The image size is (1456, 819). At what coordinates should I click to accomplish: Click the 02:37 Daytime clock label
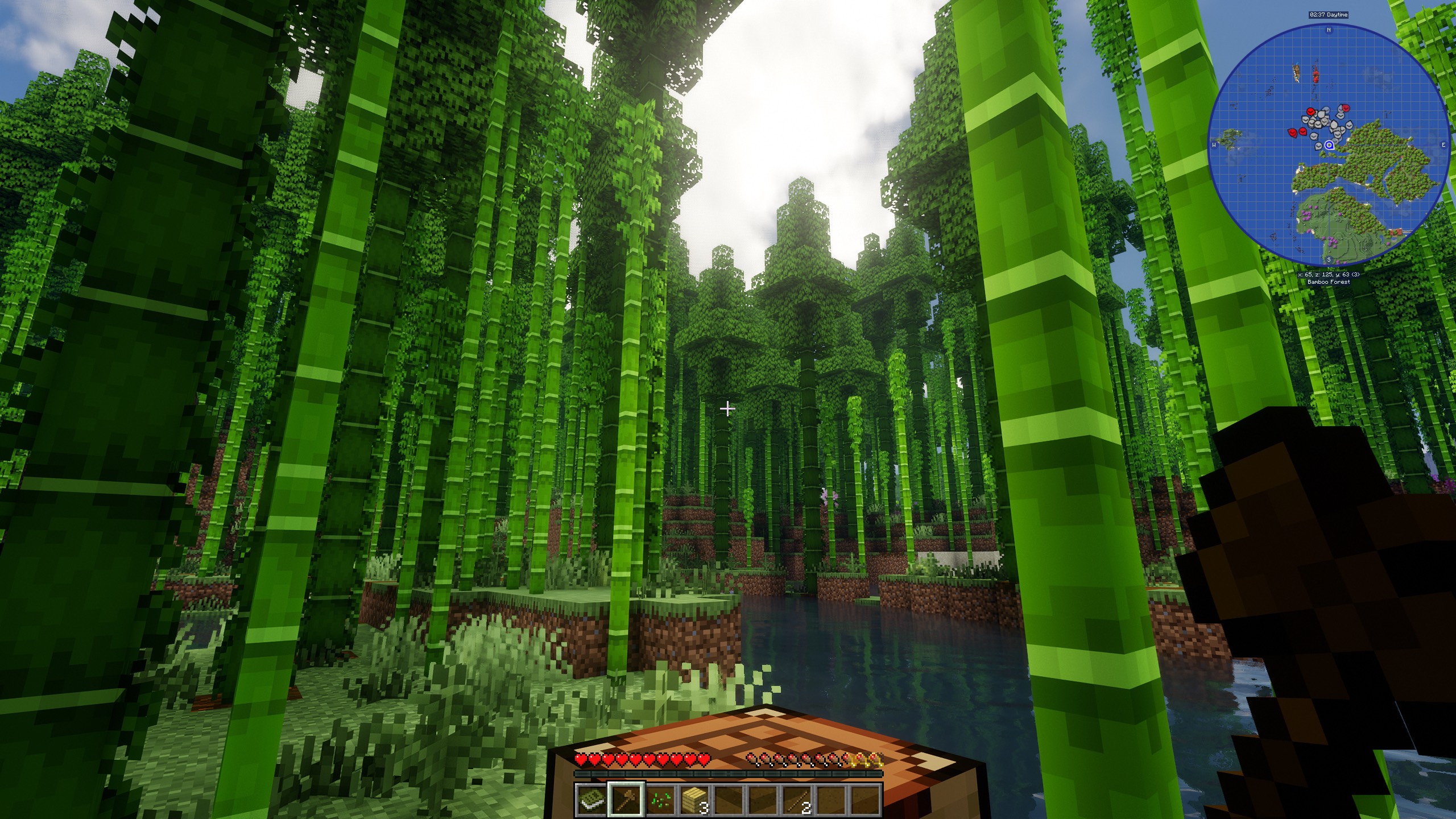point(1329,15)
